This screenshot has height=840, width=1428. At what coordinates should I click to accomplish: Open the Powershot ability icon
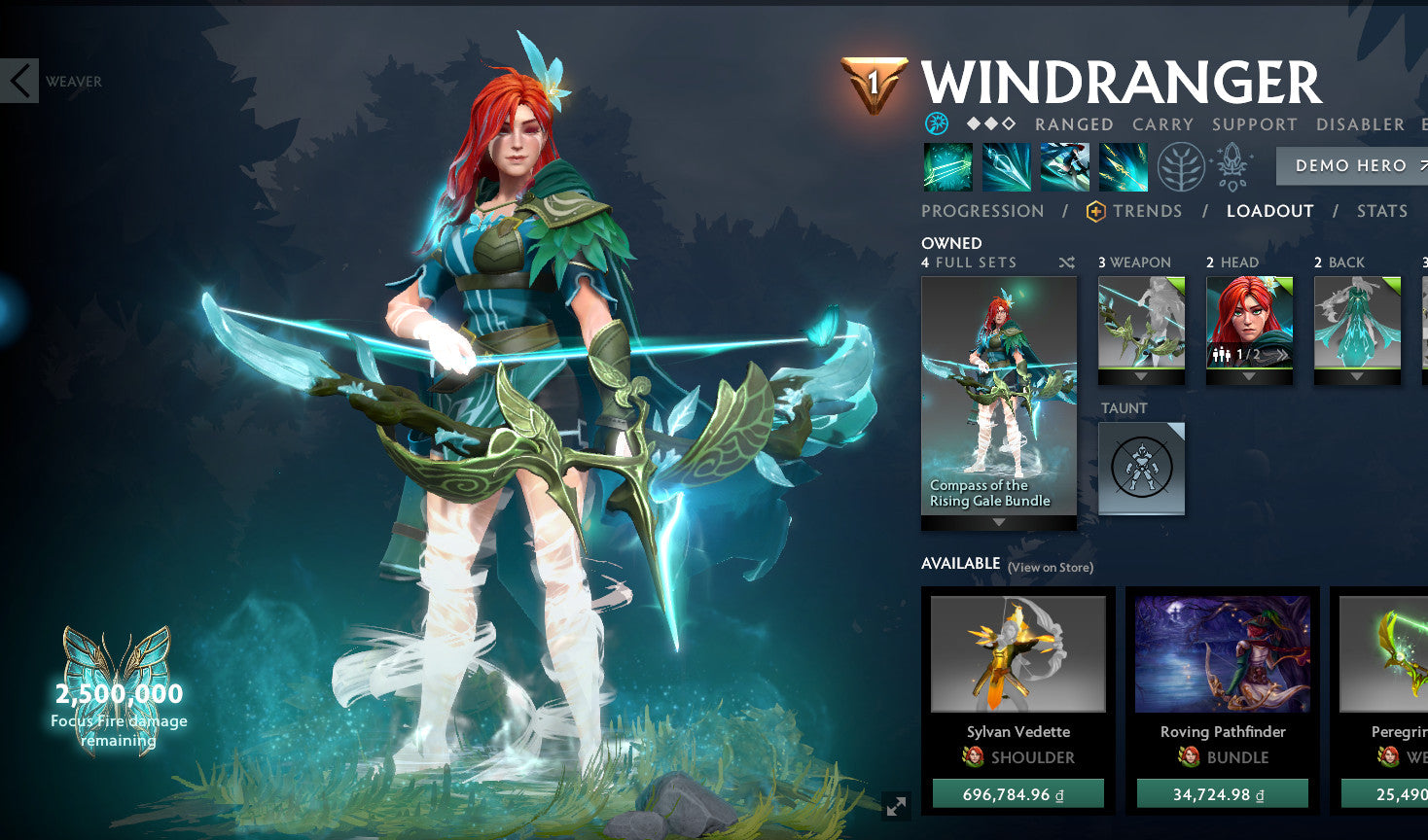pos(1005,166)
